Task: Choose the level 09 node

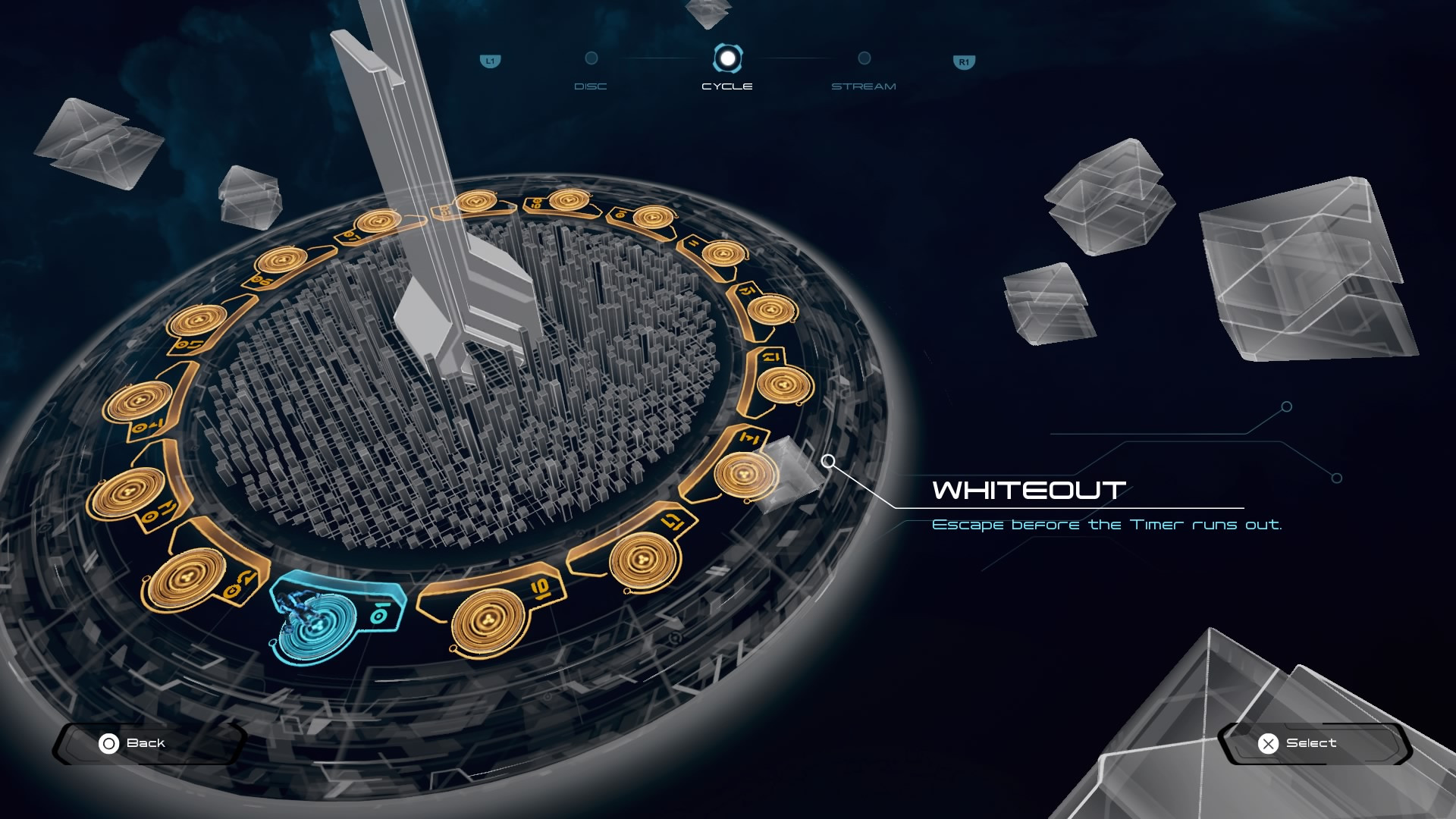Action: pos(569,200)
